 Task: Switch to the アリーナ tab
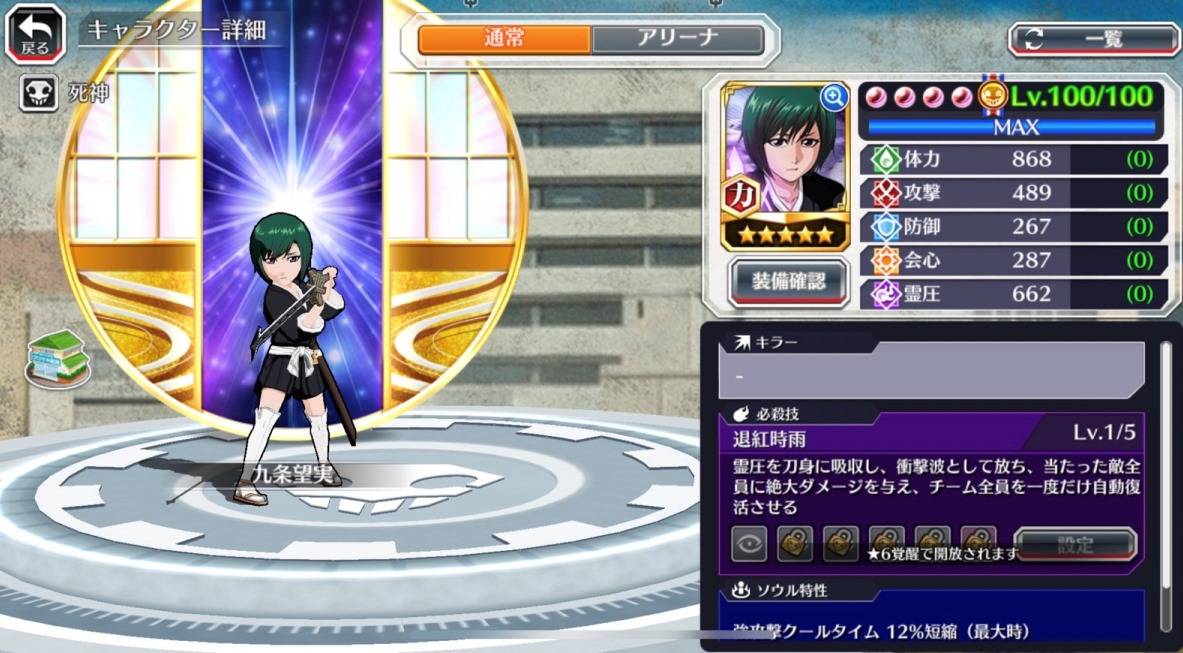click(677, 39)
